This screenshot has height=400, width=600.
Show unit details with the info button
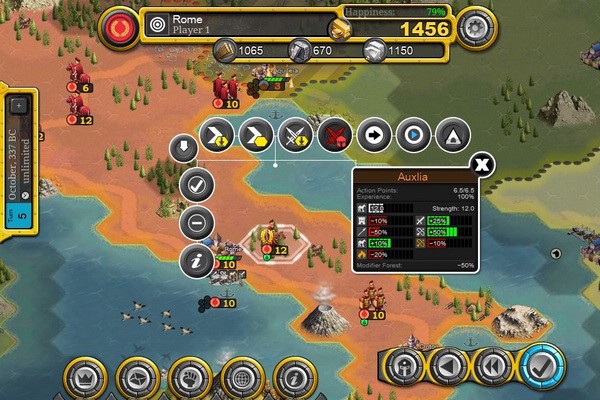pos(197,261)
